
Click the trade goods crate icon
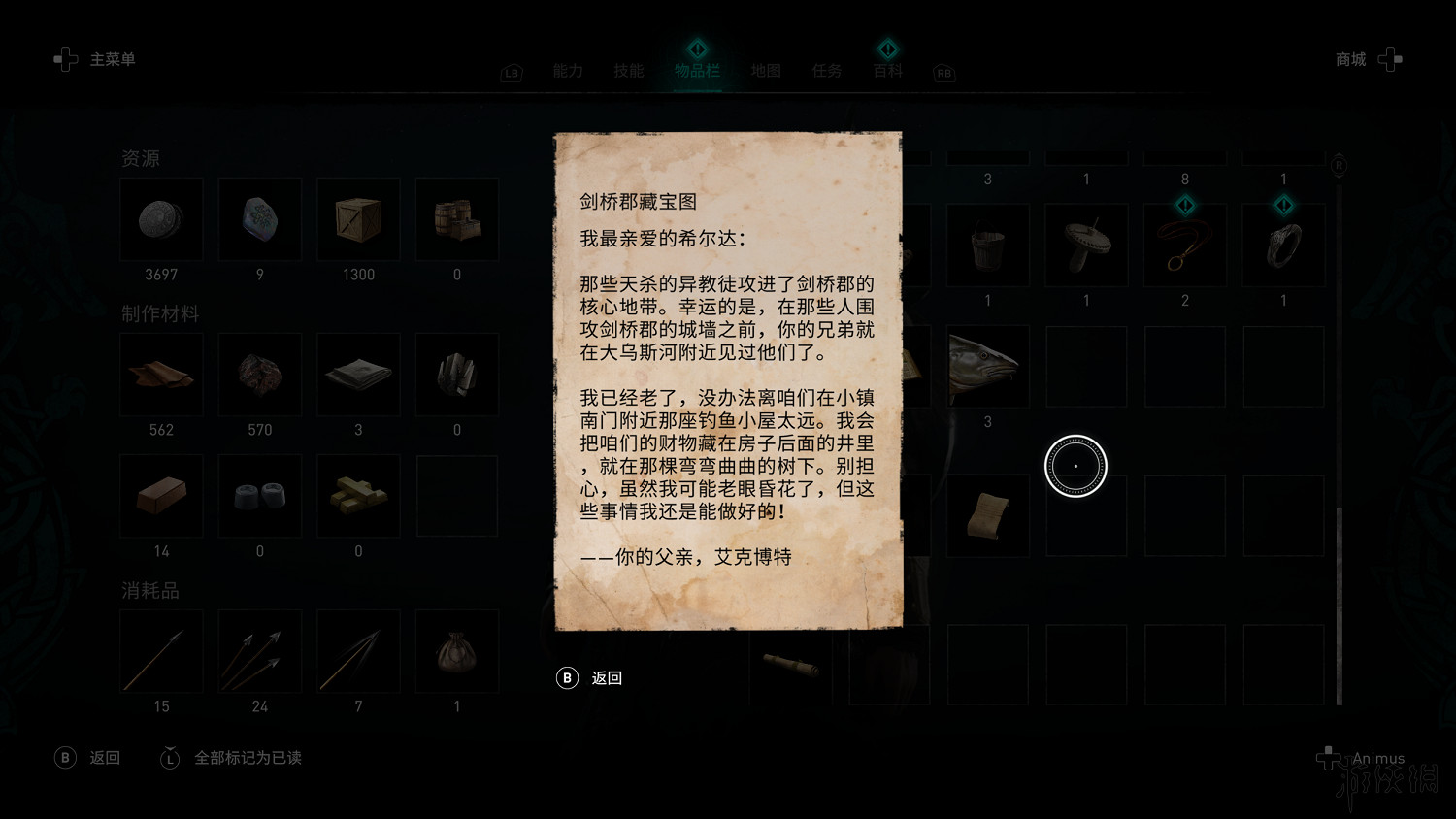[x=358, y=219]
